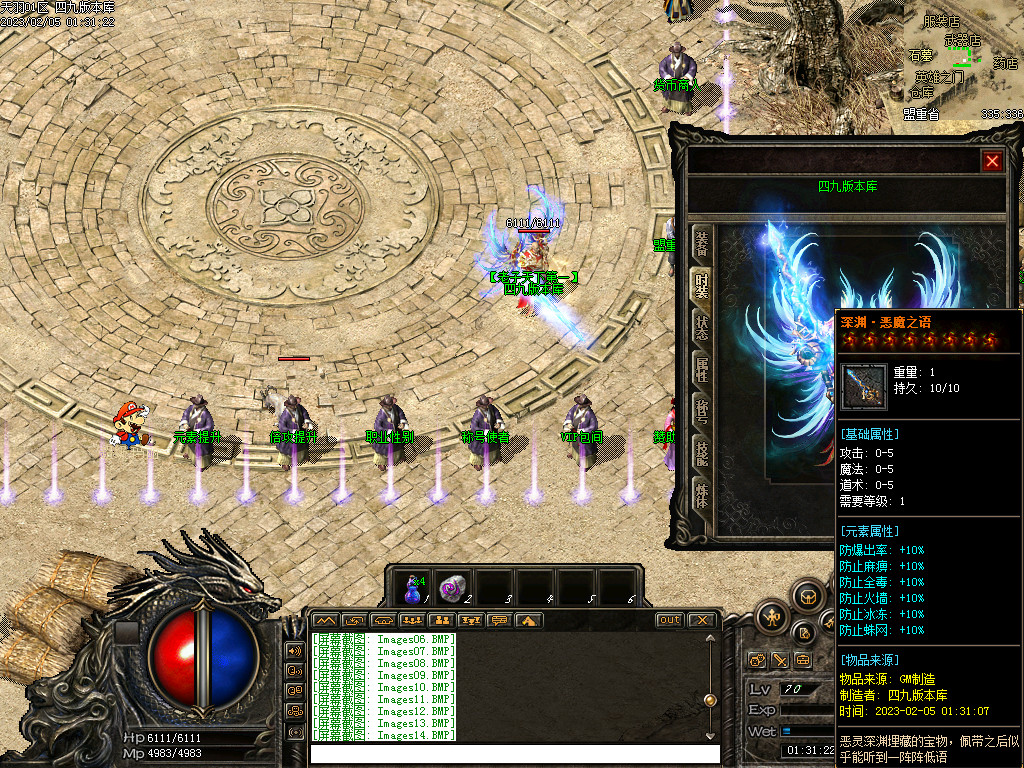
Task: Switch to the 称号 title tab
Action: [x=702, y=411]
